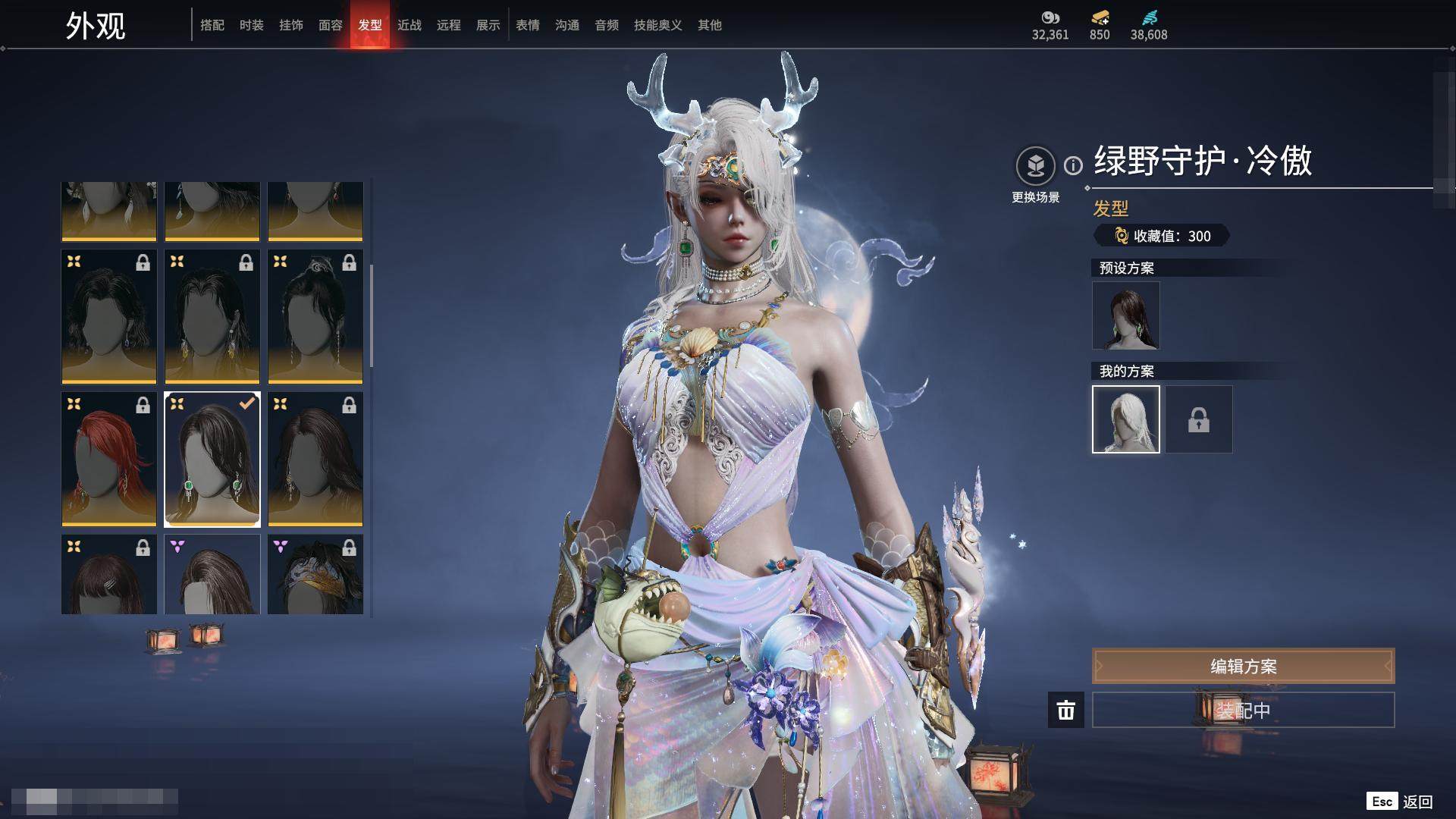Delete scheme with the trash icon
This screenshot has width=1456, height=819.
[x=1066, y=710]
